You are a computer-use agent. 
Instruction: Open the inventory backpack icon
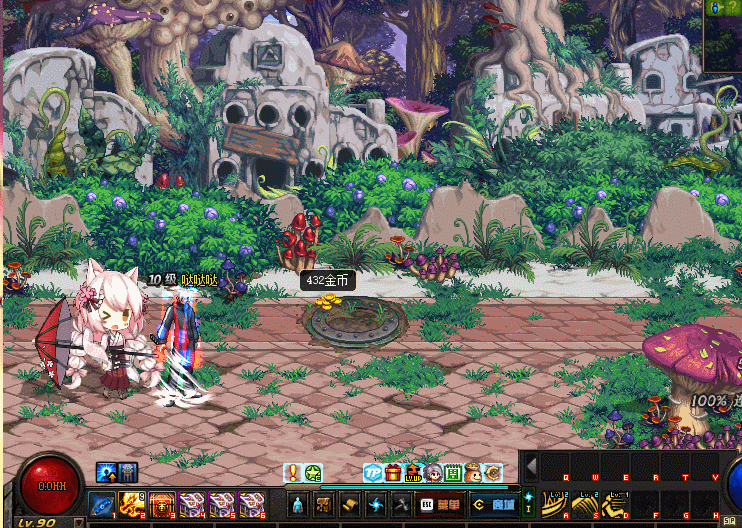pos(324,504)
